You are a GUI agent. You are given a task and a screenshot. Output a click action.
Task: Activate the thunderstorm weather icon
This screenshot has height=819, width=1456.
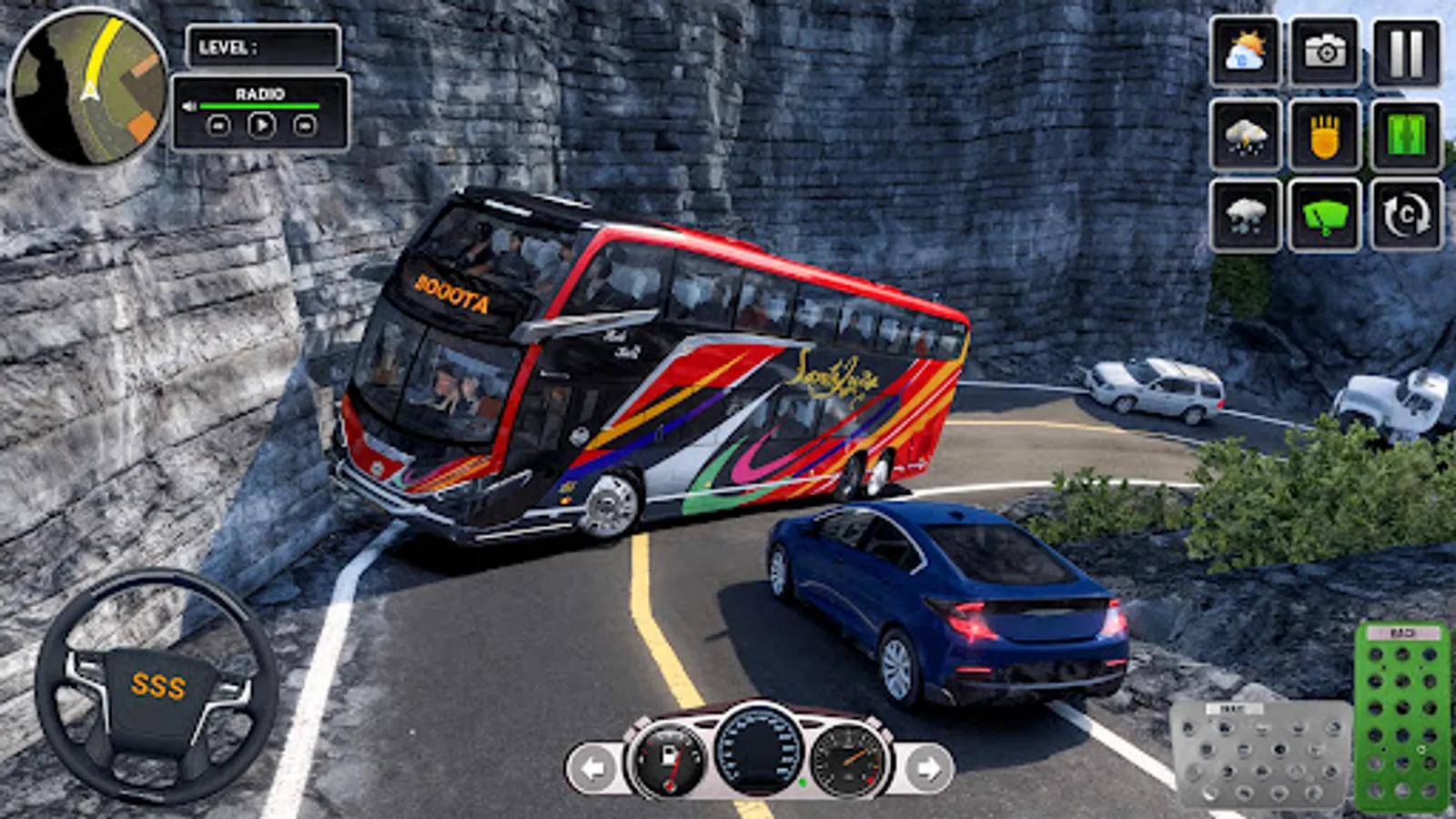pyautogui.click(x=1245, y=135)
